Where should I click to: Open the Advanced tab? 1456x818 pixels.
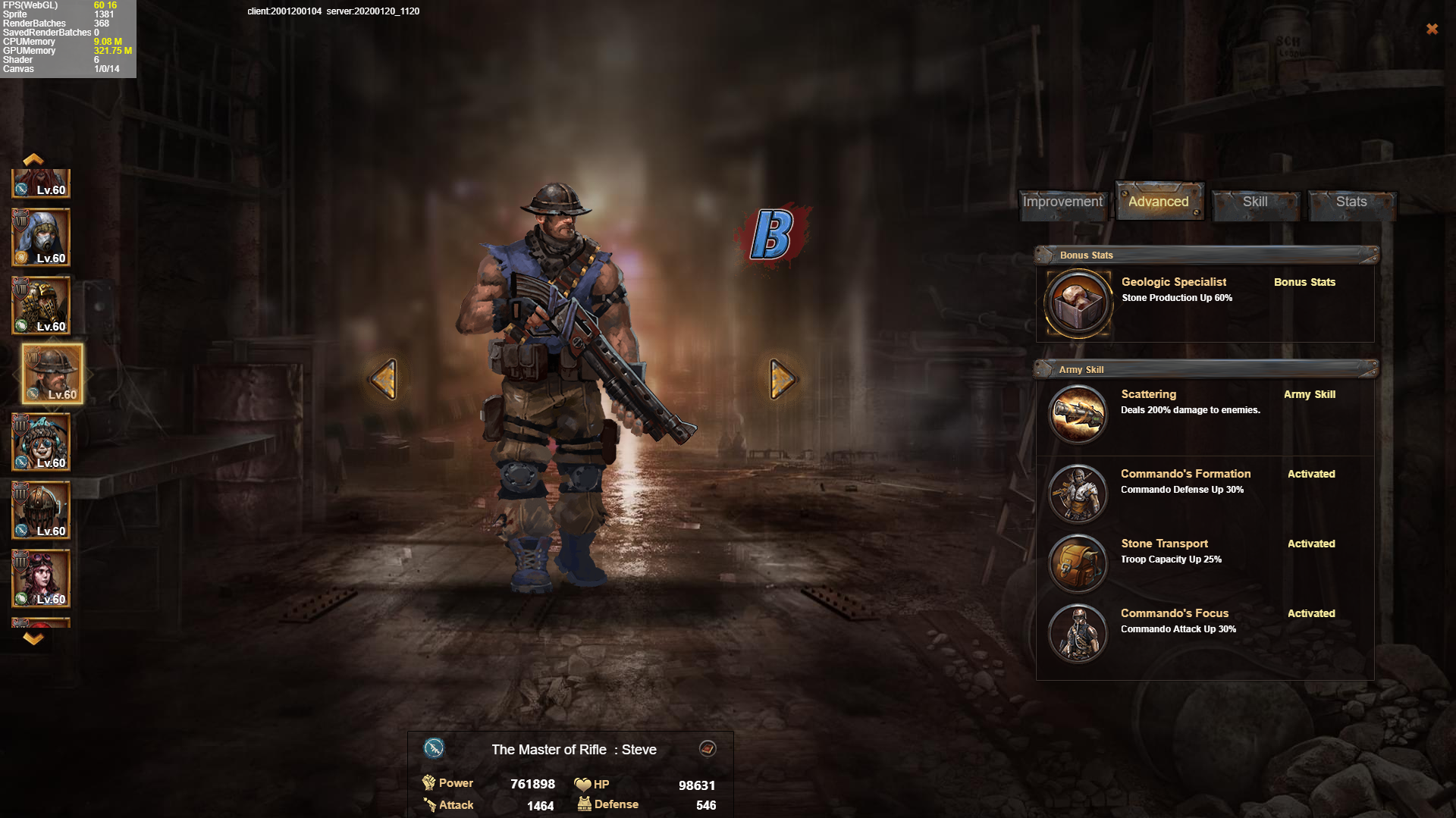coord(1158,202)
